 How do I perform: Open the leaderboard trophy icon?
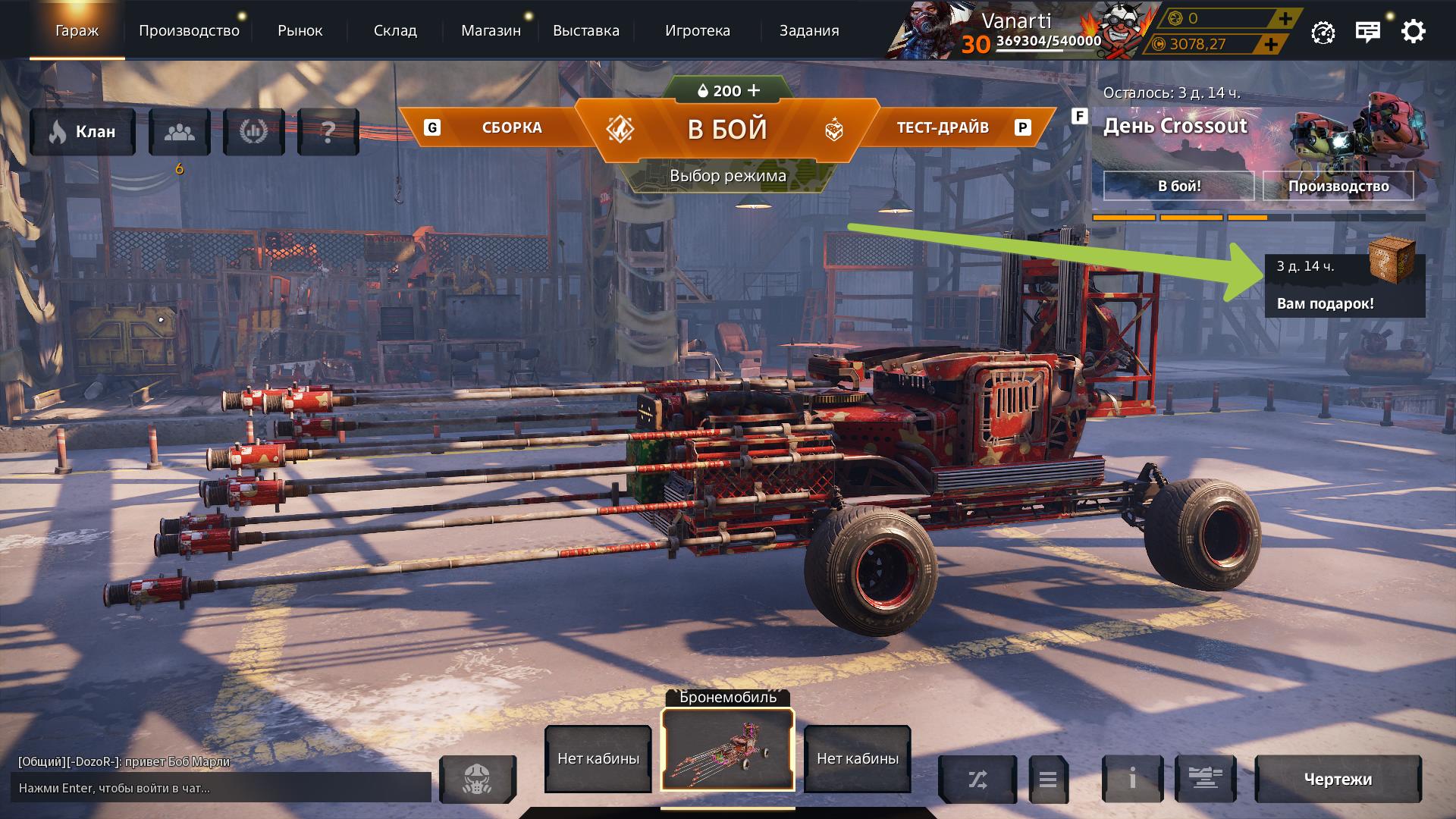tap(254, 131)
